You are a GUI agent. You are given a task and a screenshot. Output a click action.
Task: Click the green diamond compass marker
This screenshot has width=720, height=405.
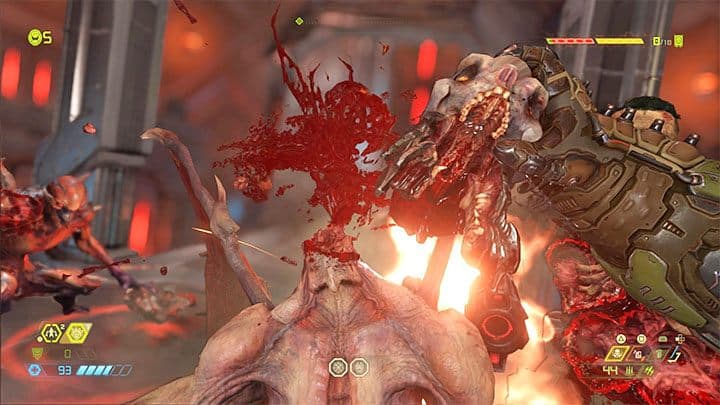click(x=299, y=21)
